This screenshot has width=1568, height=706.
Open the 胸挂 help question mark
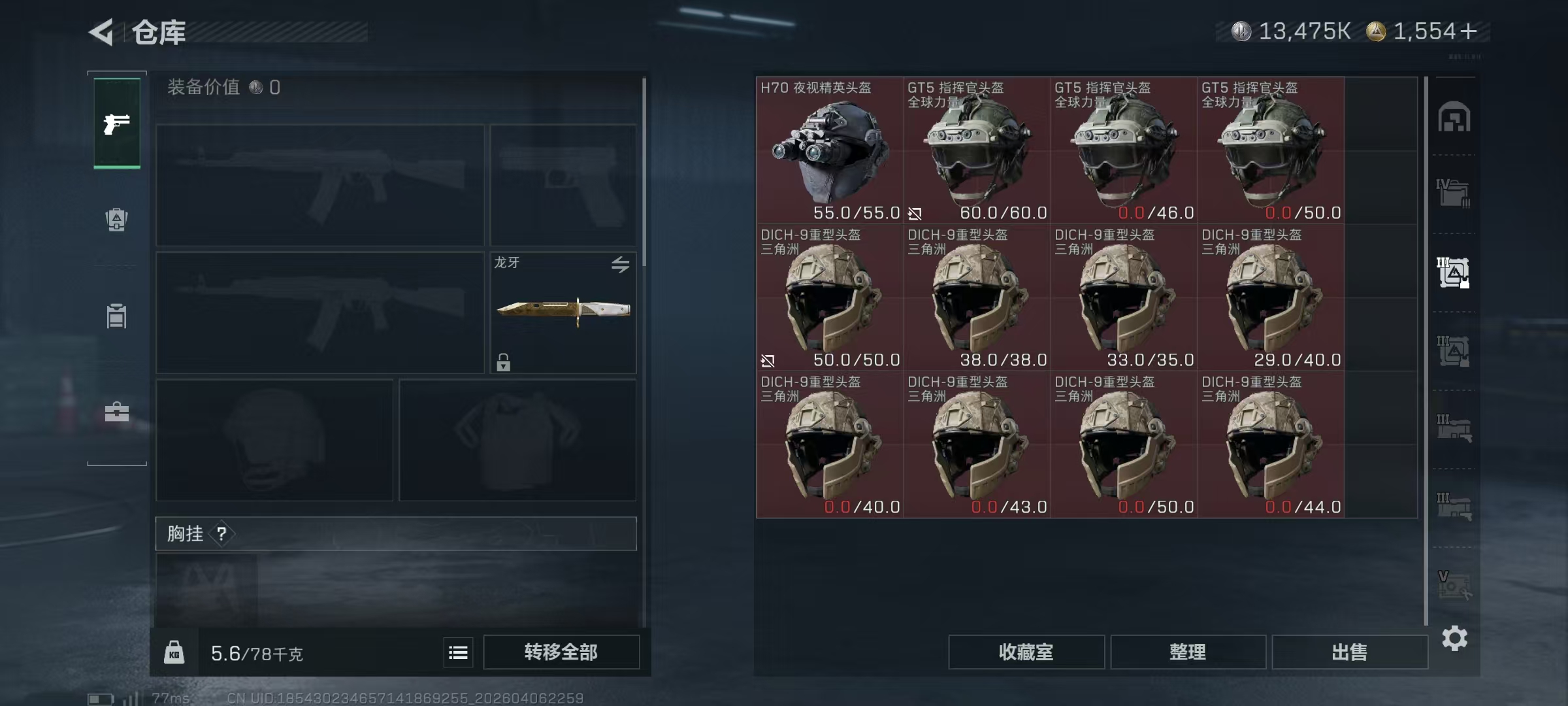221,533
